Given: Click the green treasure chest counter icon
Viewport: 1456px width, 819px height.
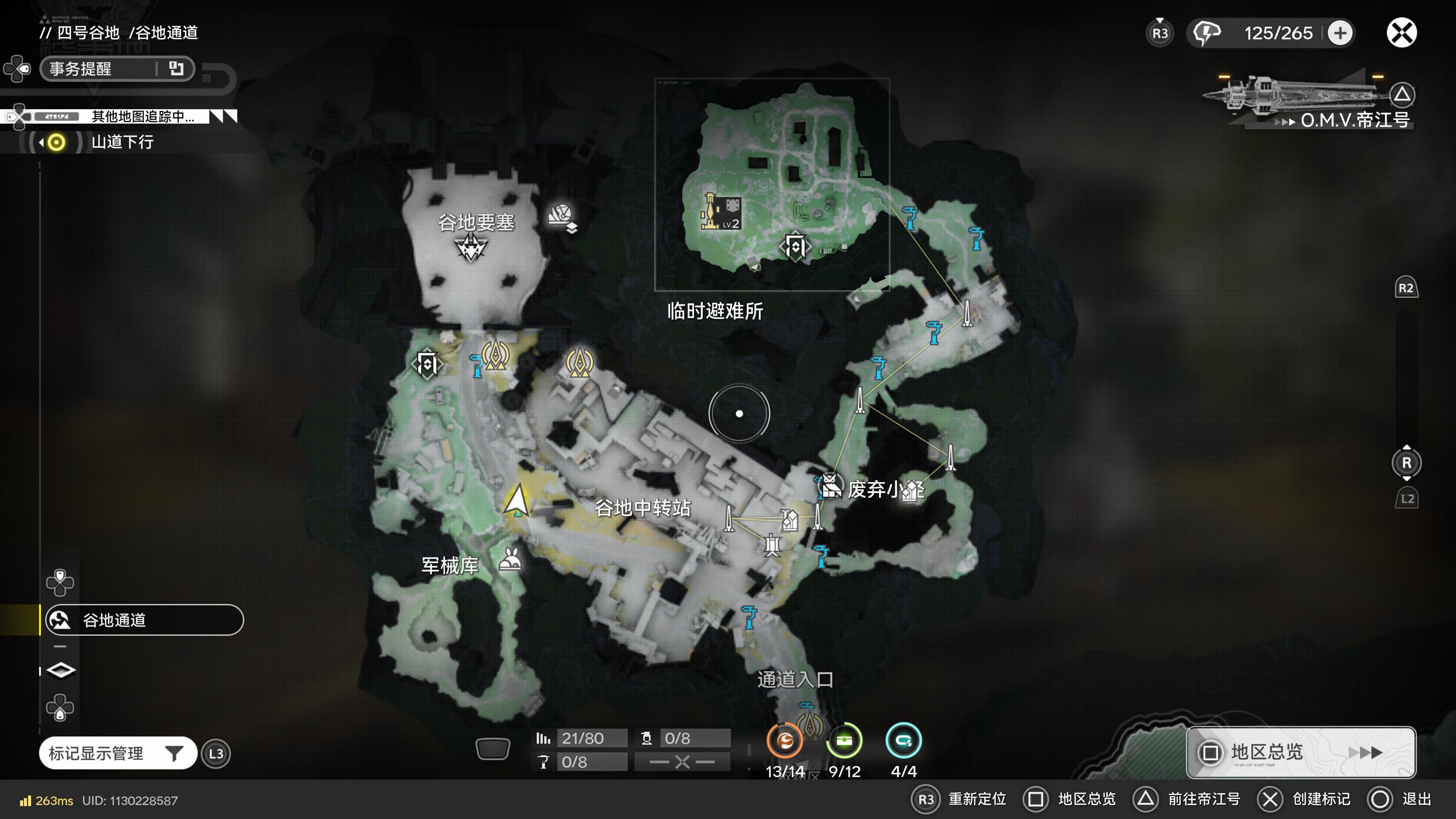Looking at the screenshot, I should pos(844,741).
